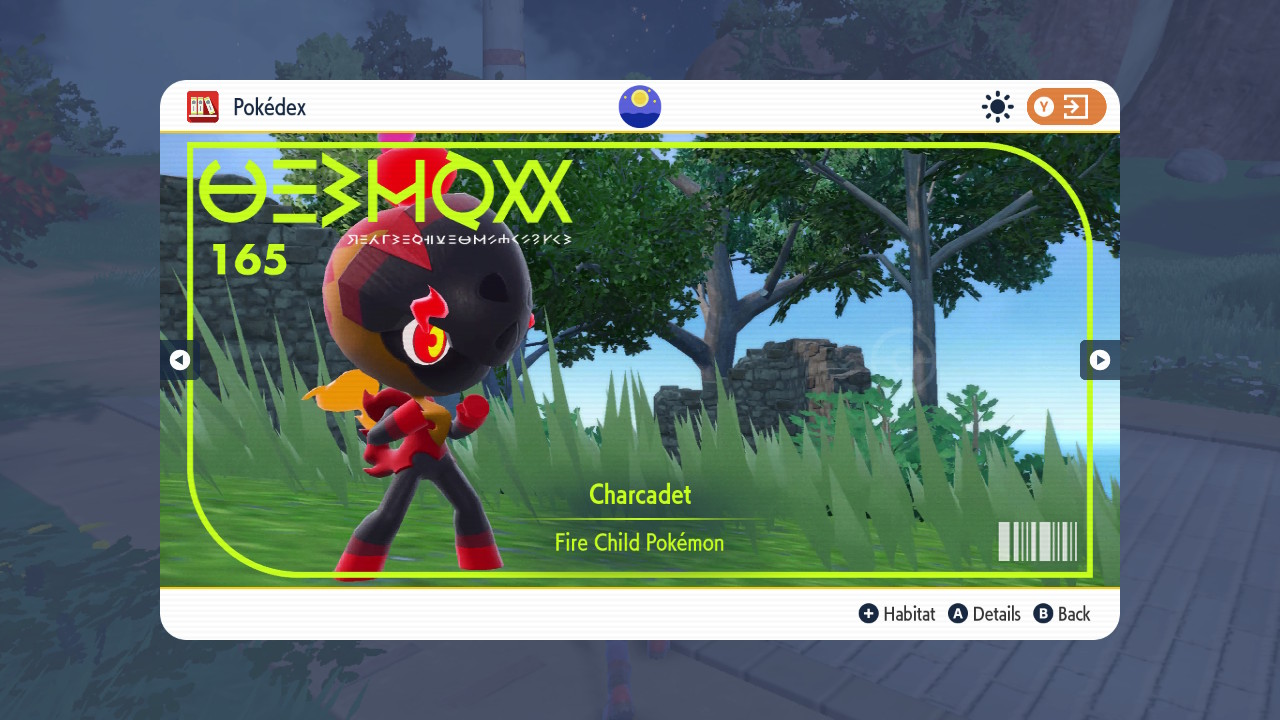The image size is (1280, 720).
Task: Select the moon phase icon at top center
Action: pyautogui.click(x=639, y=107)
